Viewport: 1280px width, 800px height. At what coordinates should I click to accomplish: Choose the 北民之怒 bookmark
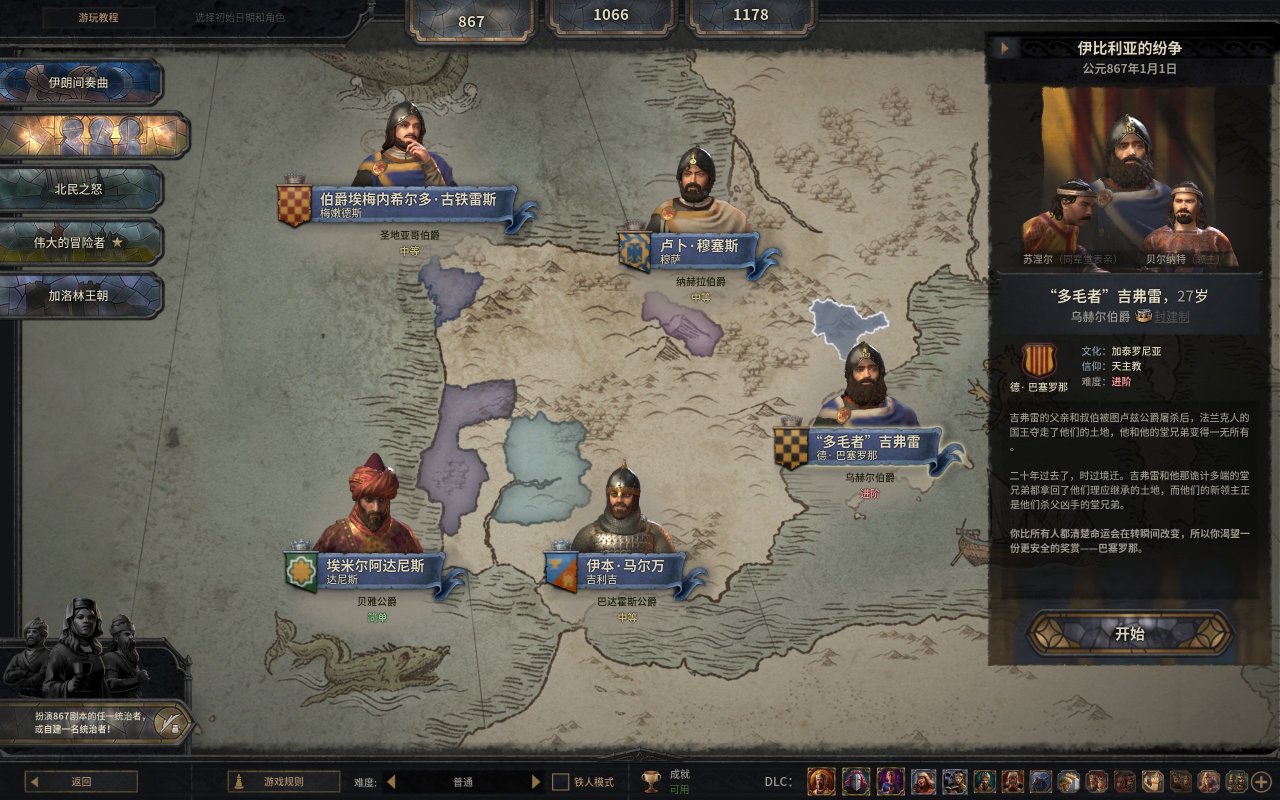tap(79, 189)
